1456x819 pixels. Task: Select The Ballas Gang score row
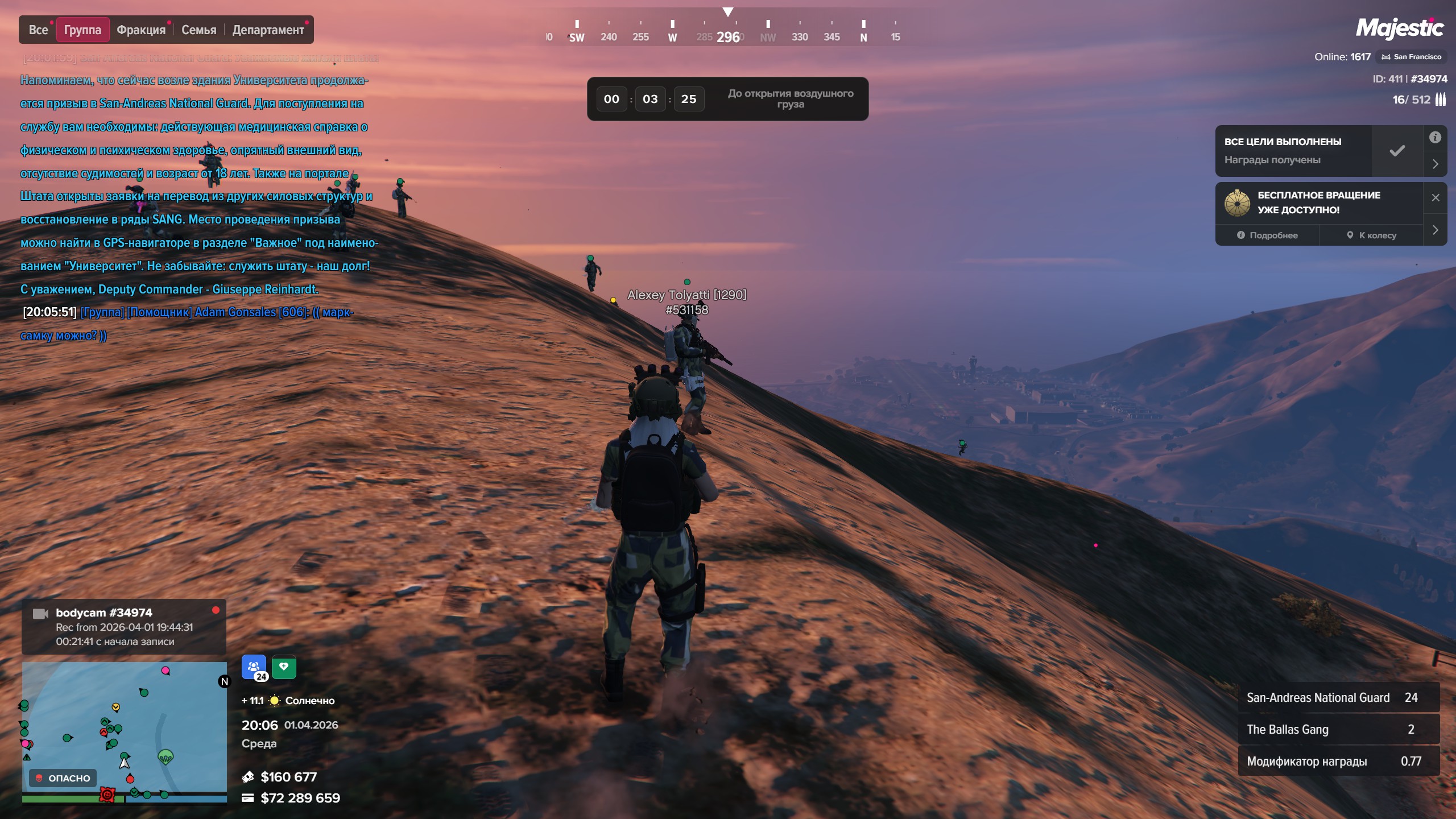pos(1338,730)
